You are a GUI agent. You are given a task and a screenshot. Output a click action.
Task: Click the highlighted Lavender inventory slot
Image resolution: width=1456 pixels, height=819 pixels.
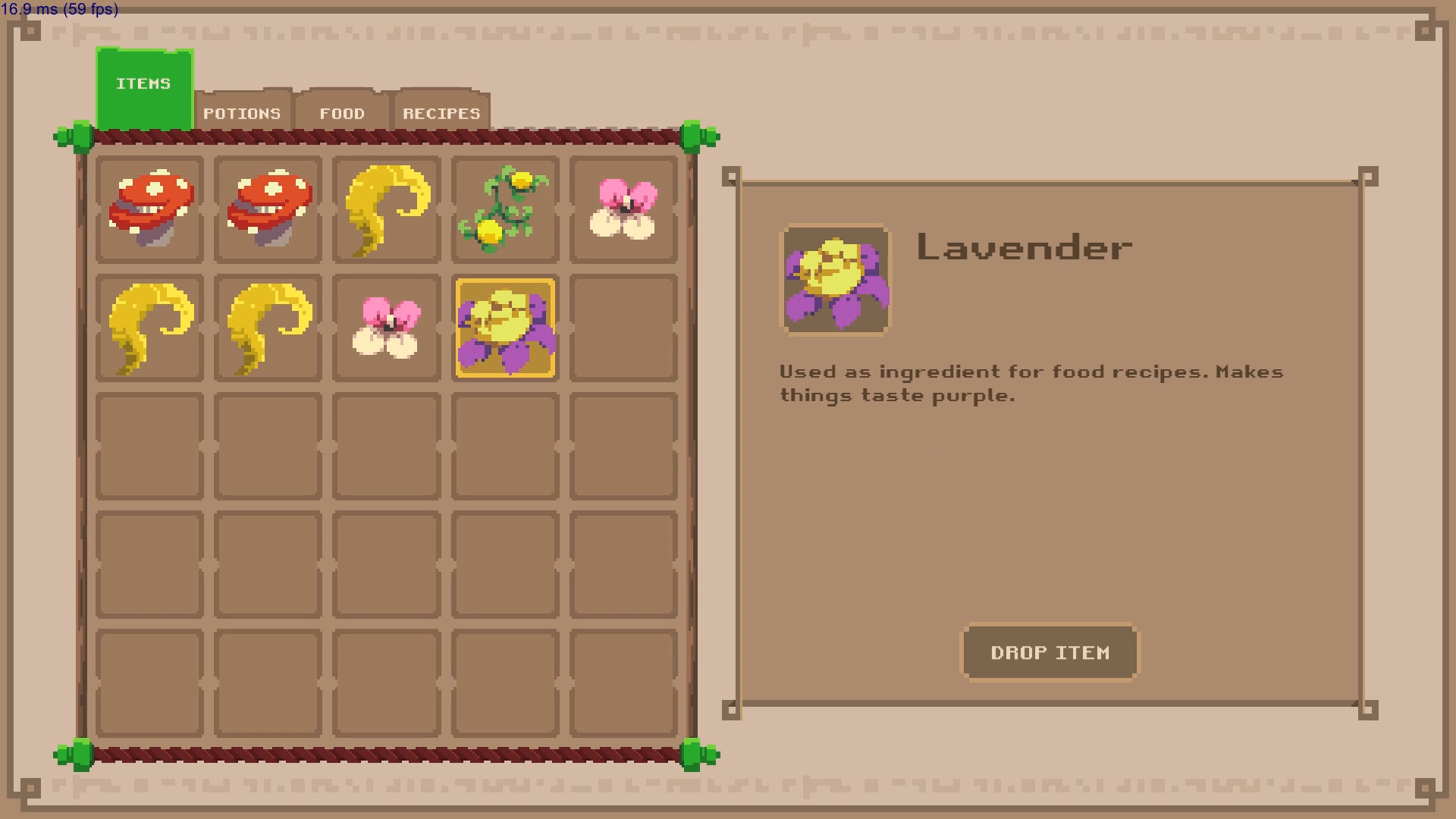505,328
